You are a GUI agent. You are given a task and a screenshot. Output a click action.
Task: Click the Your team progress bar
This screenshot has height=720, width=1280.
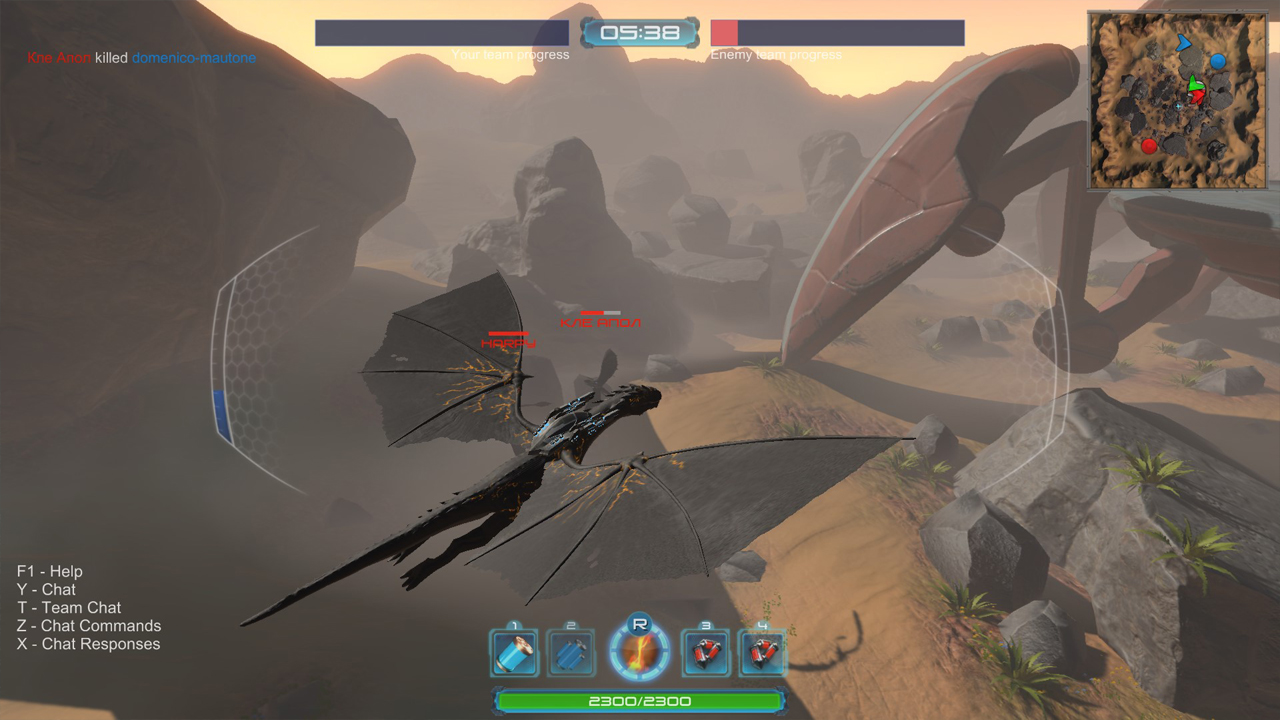coord(442,31)
